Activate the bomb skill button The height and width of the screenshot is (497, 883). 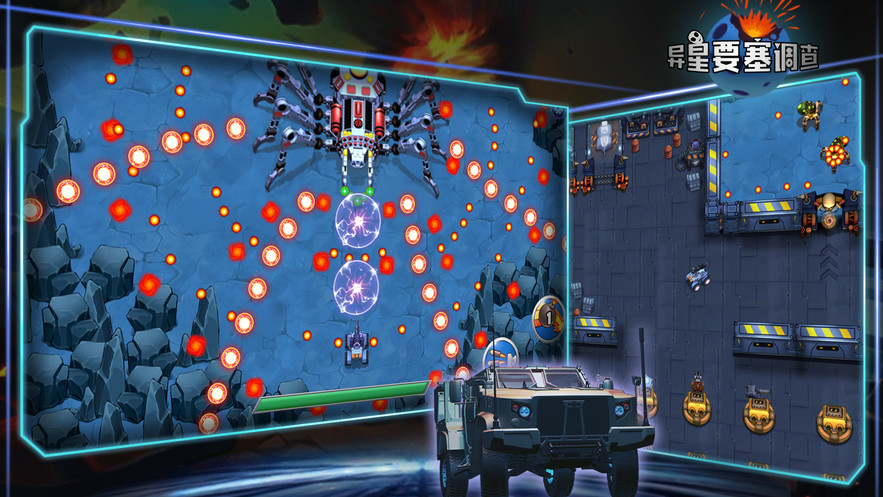point(547,314)
